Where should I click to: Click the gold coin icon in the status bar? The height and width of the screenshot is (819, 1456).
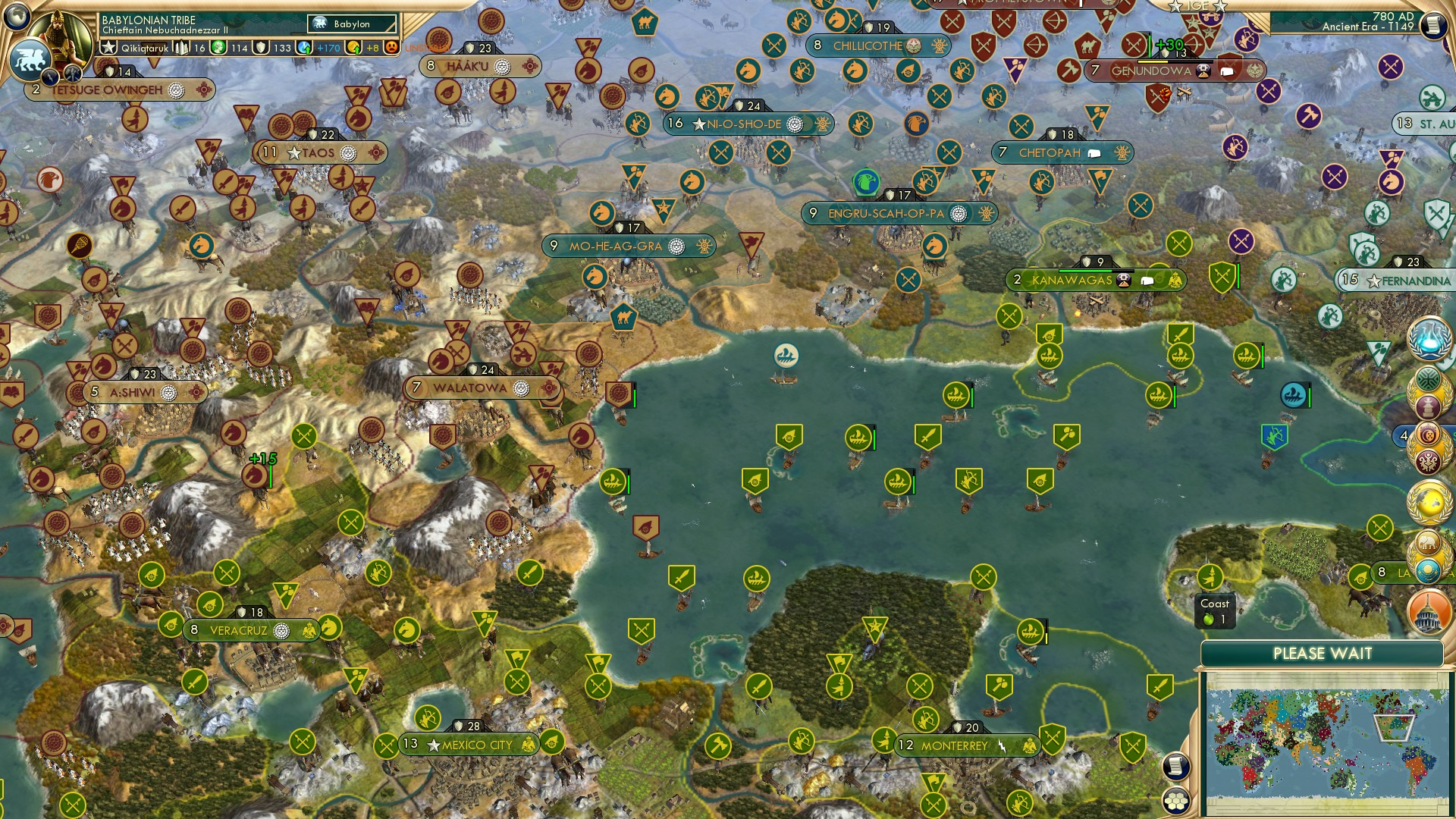(354, 47)
